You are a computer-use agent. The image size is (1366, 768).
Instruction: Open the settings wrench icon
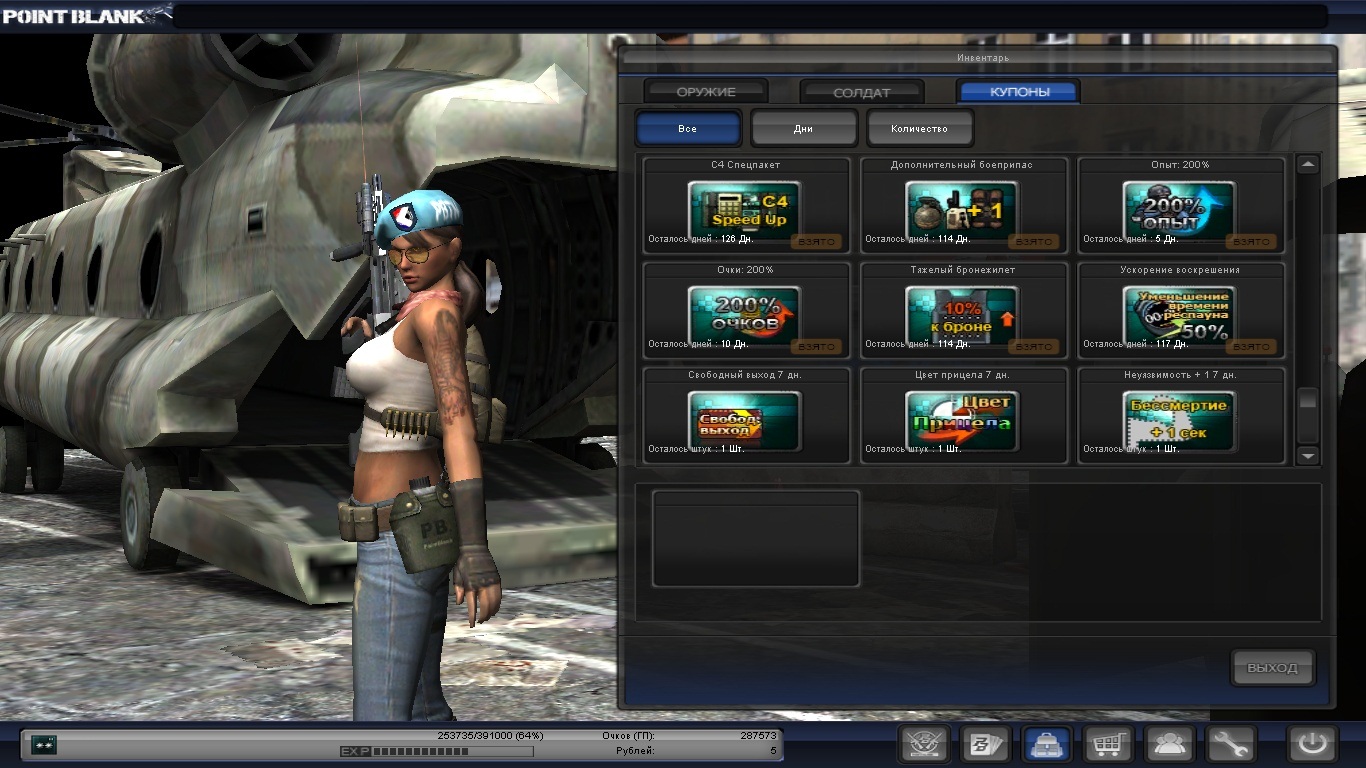pyautogui.click(x=1231, y=744)
